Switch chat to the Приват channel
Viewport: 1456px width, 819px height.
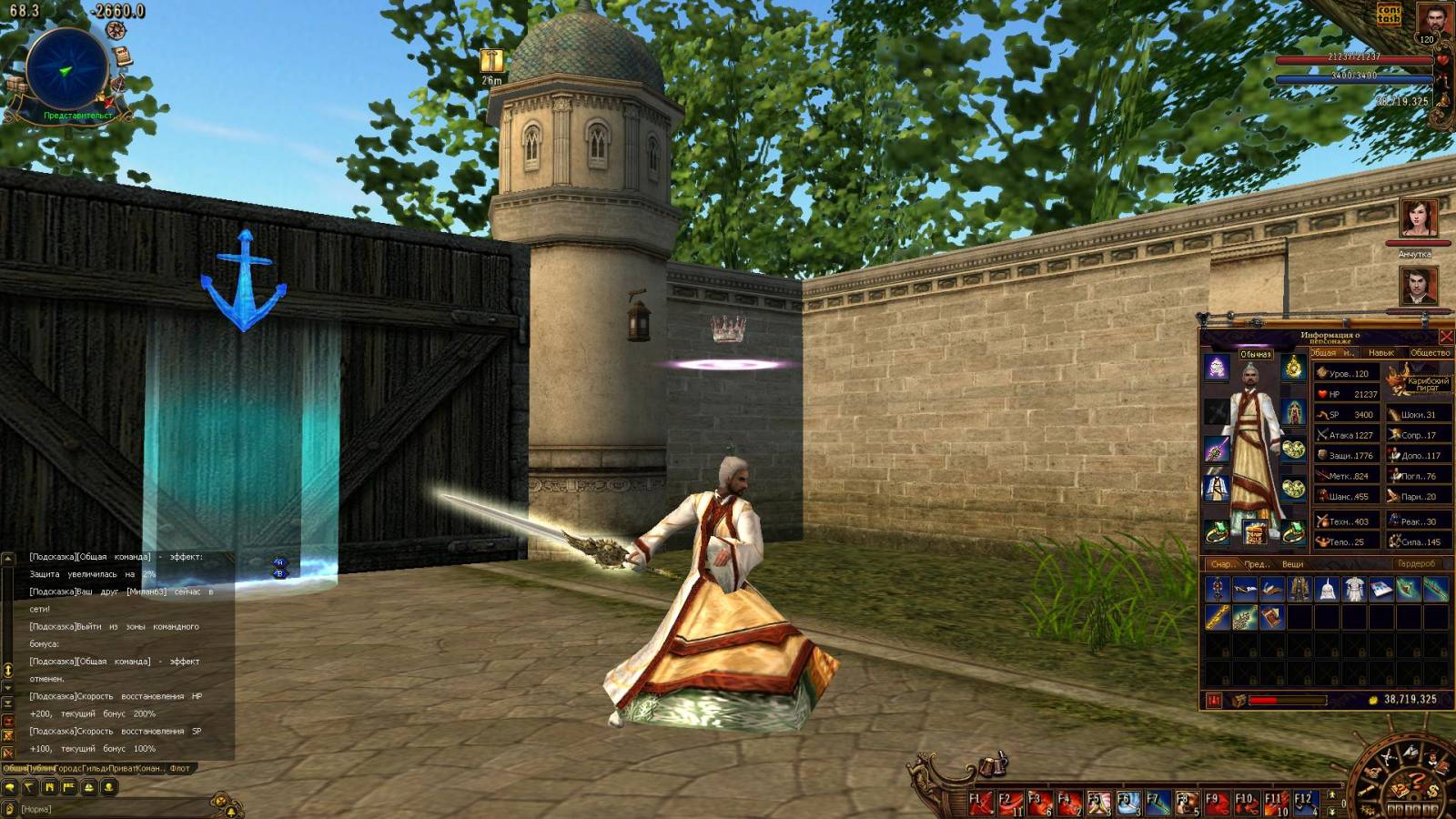coord(122,769)
